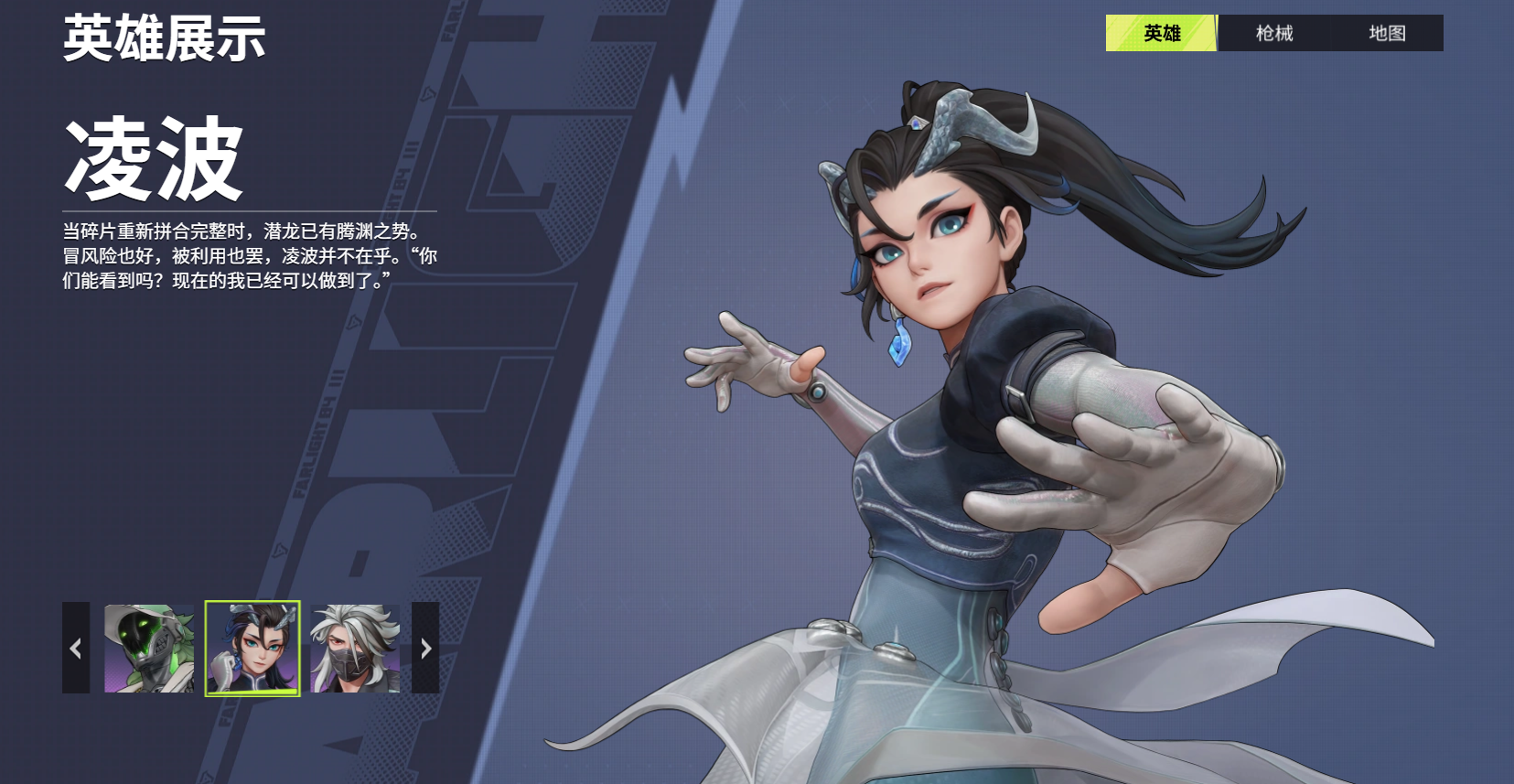Click the left arrow in hero carousel
The height and width of the screenshot is (784, 1514).
(76, 648)
